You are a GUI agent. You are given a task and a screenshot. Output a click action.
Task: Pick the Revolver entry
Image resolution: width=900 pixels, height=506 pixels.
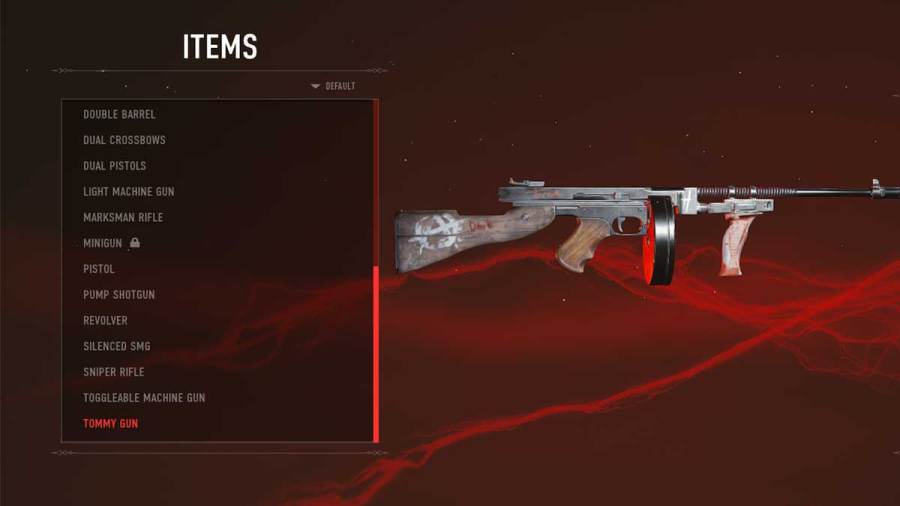pyautogui.click(x=105, y=320)
